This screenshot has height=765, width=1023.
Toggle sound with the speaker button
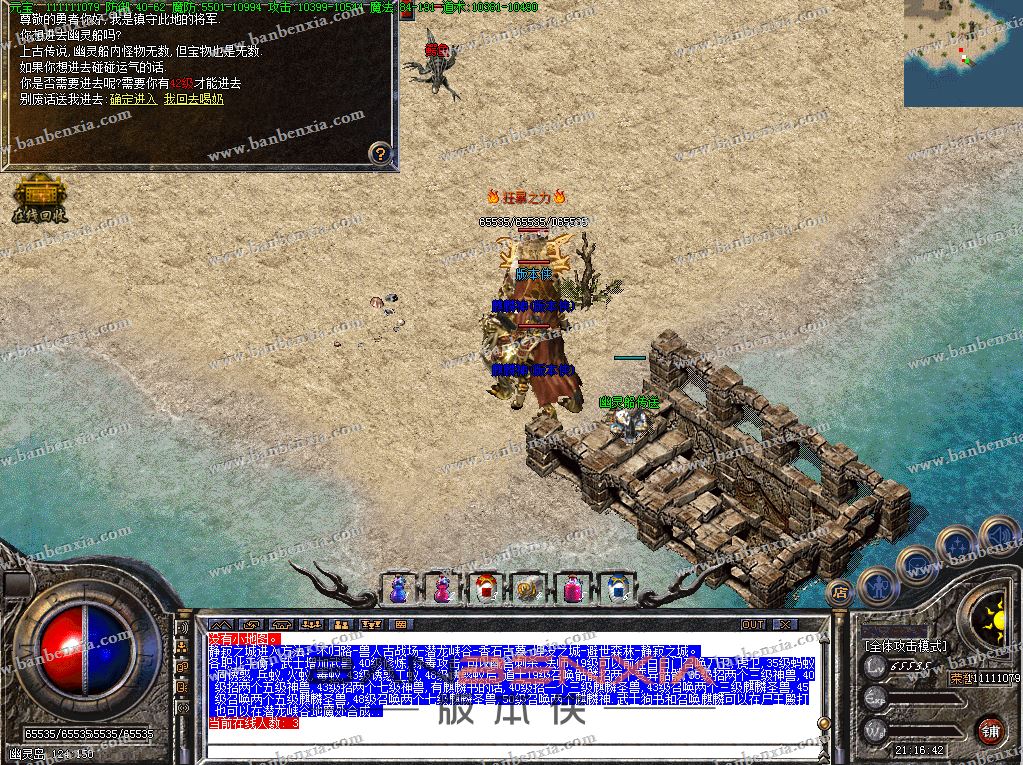coord(997,535)
